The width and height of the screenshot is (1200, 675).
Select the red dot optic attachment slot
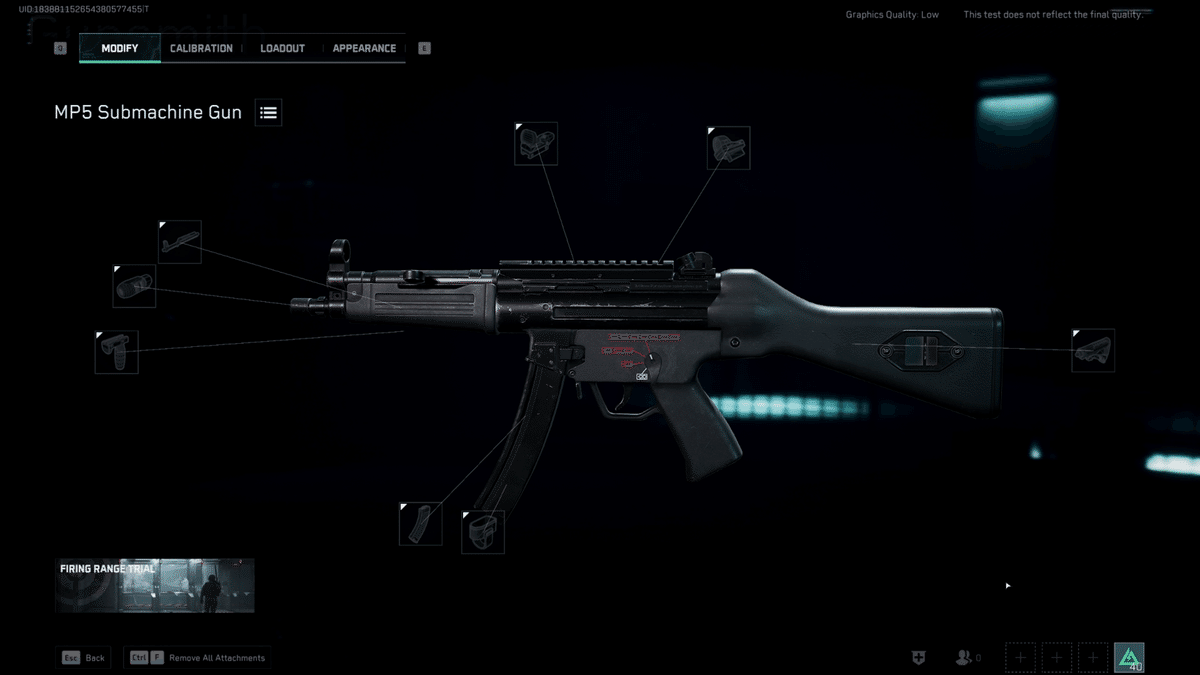click(536, 145)
